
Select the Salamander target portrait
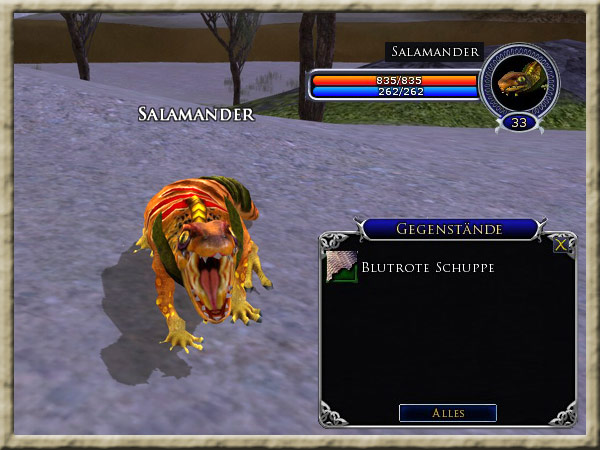pos(517,81)
